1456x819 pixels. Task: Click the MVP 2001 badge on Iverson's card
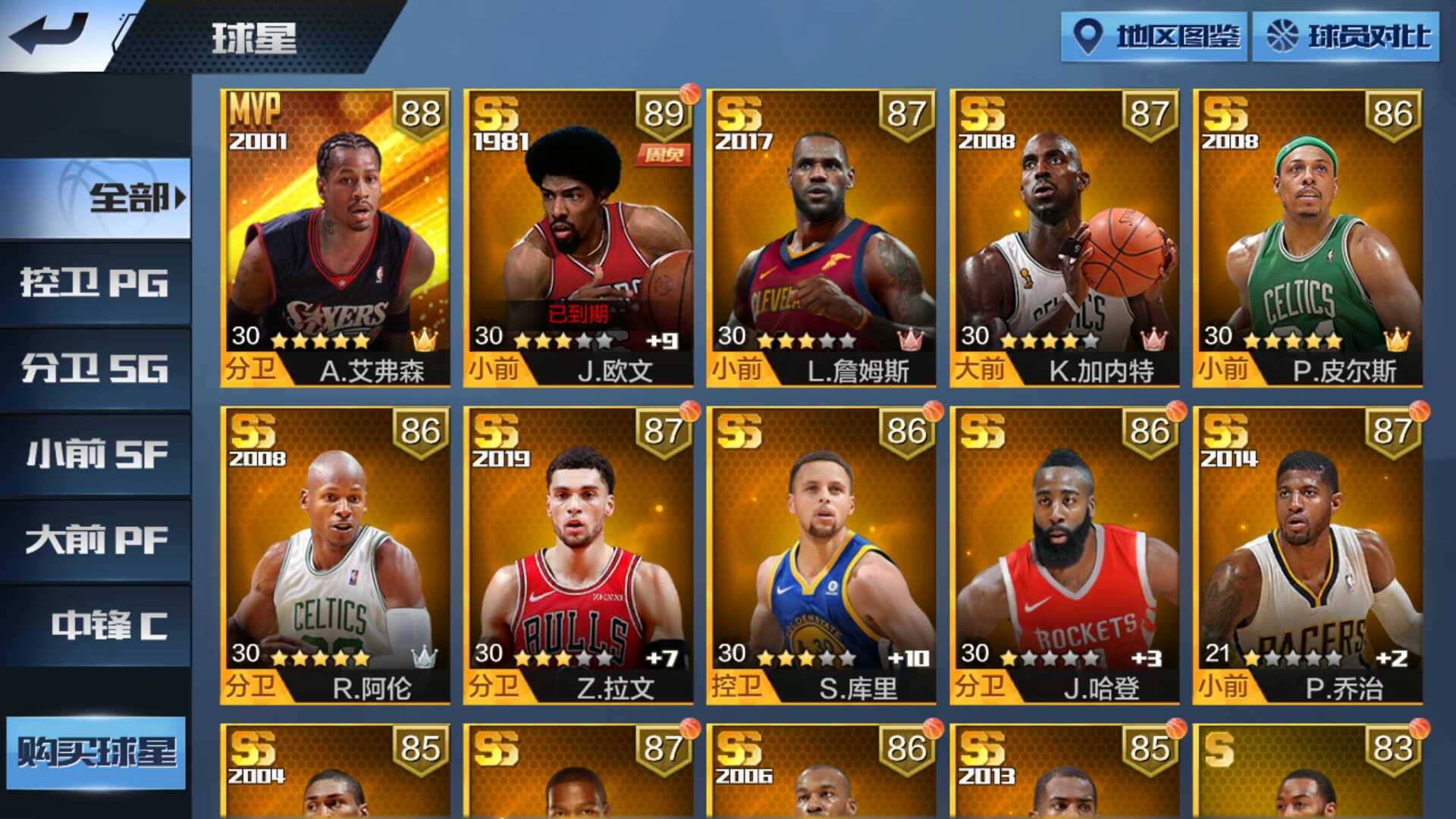(x=257, y=127)
